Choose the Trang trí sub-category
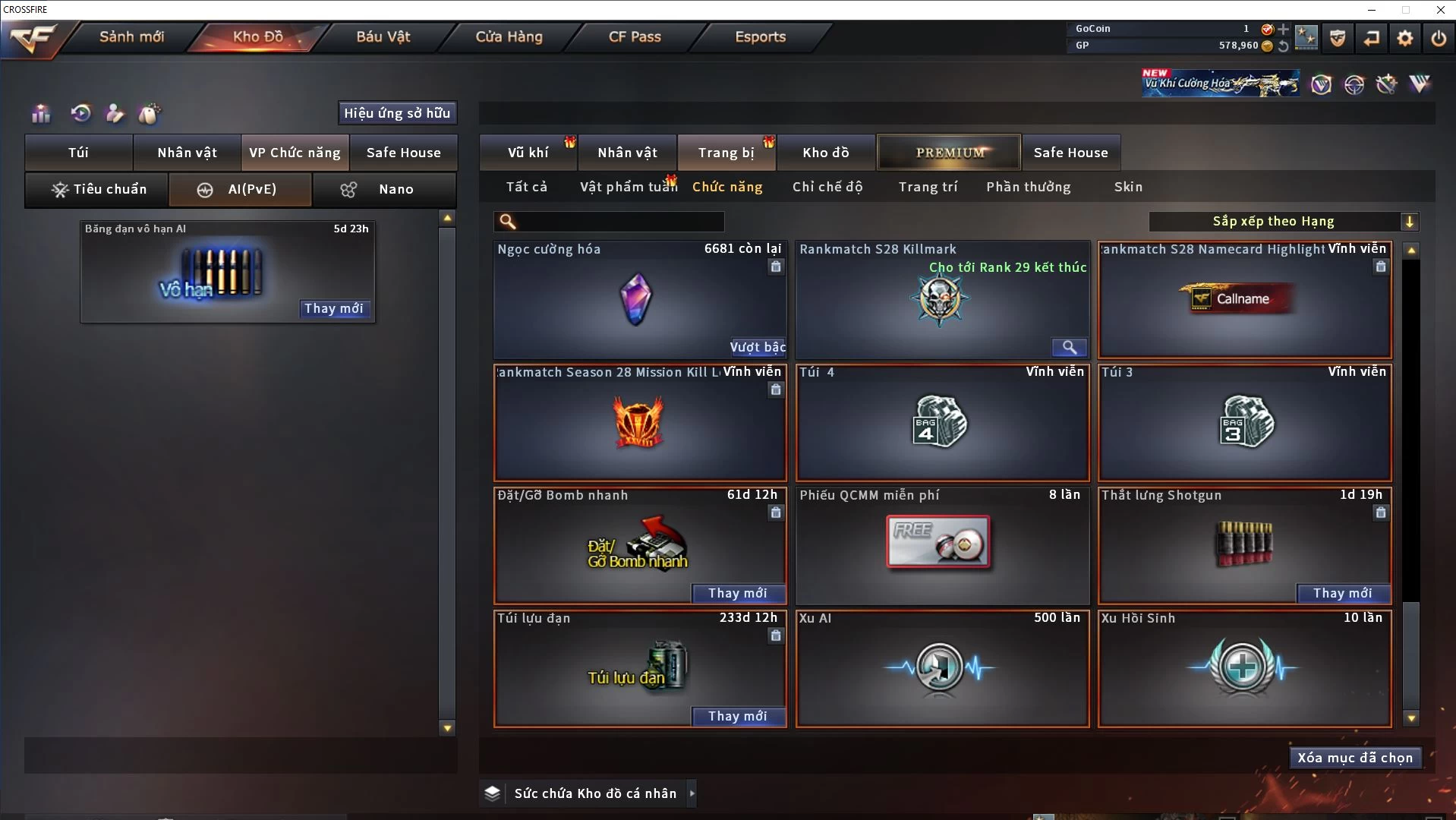Screen dimensions: 1456x820 coord(928,187)
